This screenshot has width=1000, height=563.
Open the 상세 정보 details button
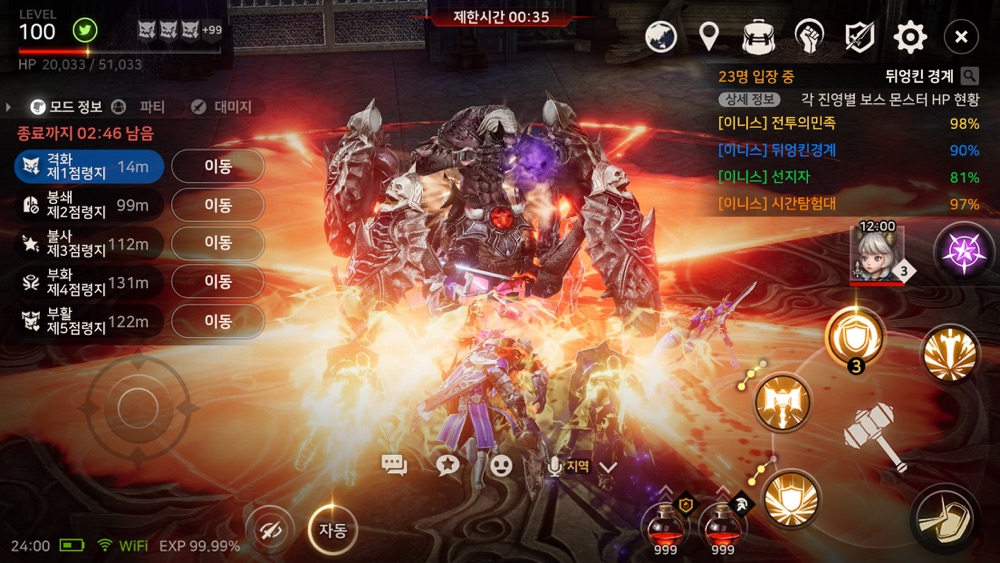click(x=749, y=100)
